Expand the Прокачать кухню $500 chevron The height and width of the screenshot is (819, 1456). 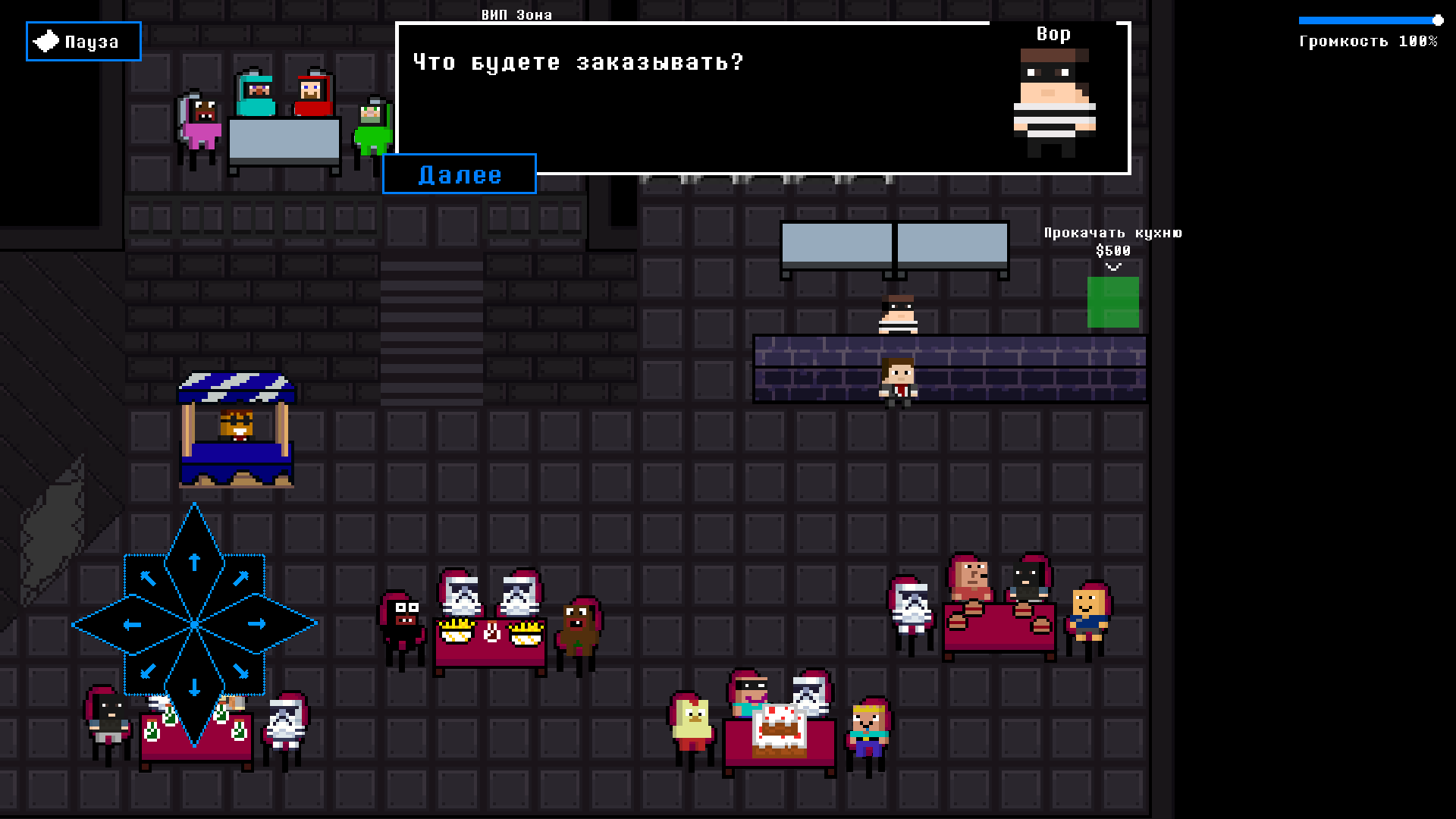tap(1112, 266)
